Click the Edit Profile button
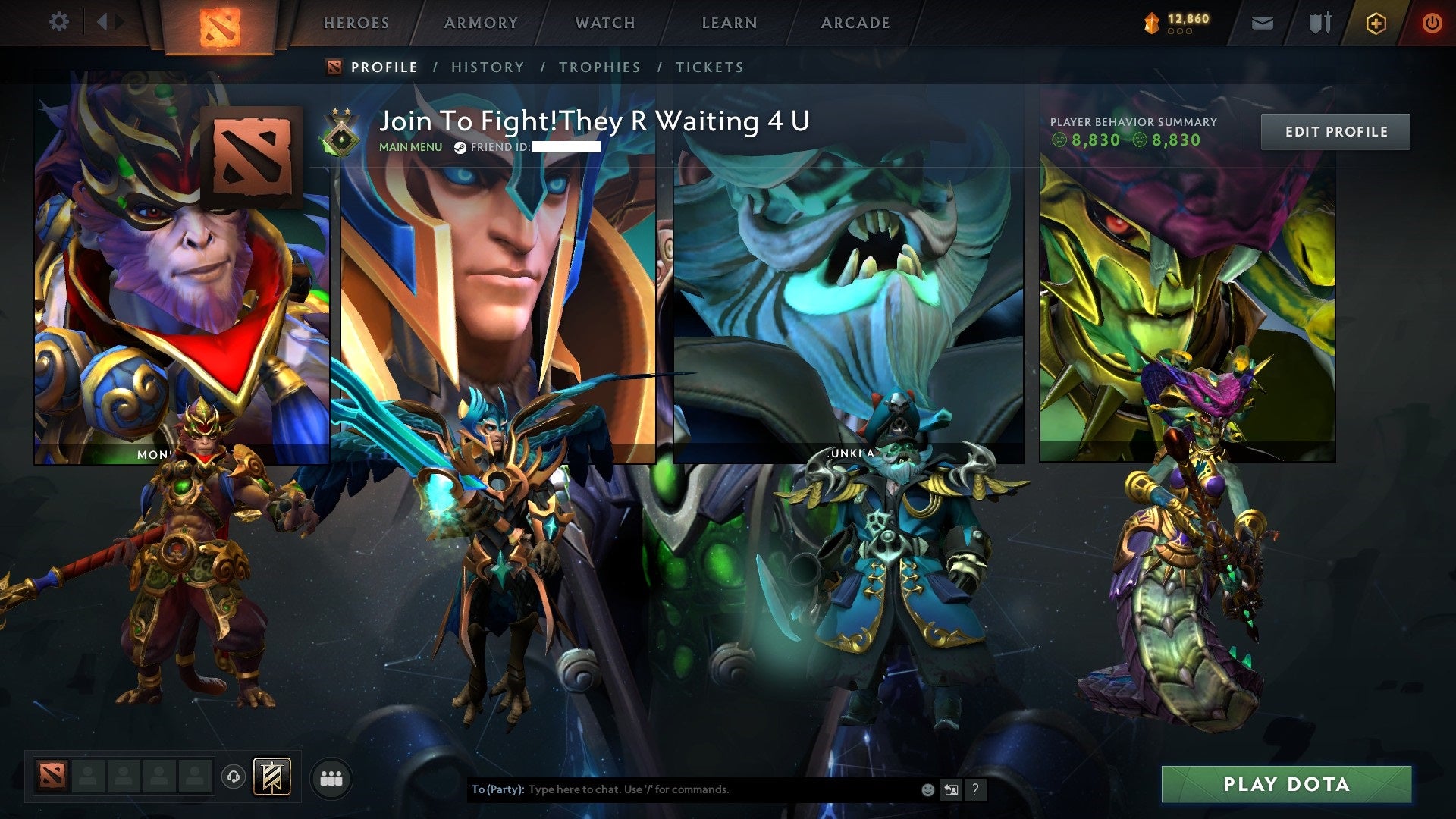The width and height of the screenshot is (1456, 819). pyautogui.click(x=1335, y=131)
